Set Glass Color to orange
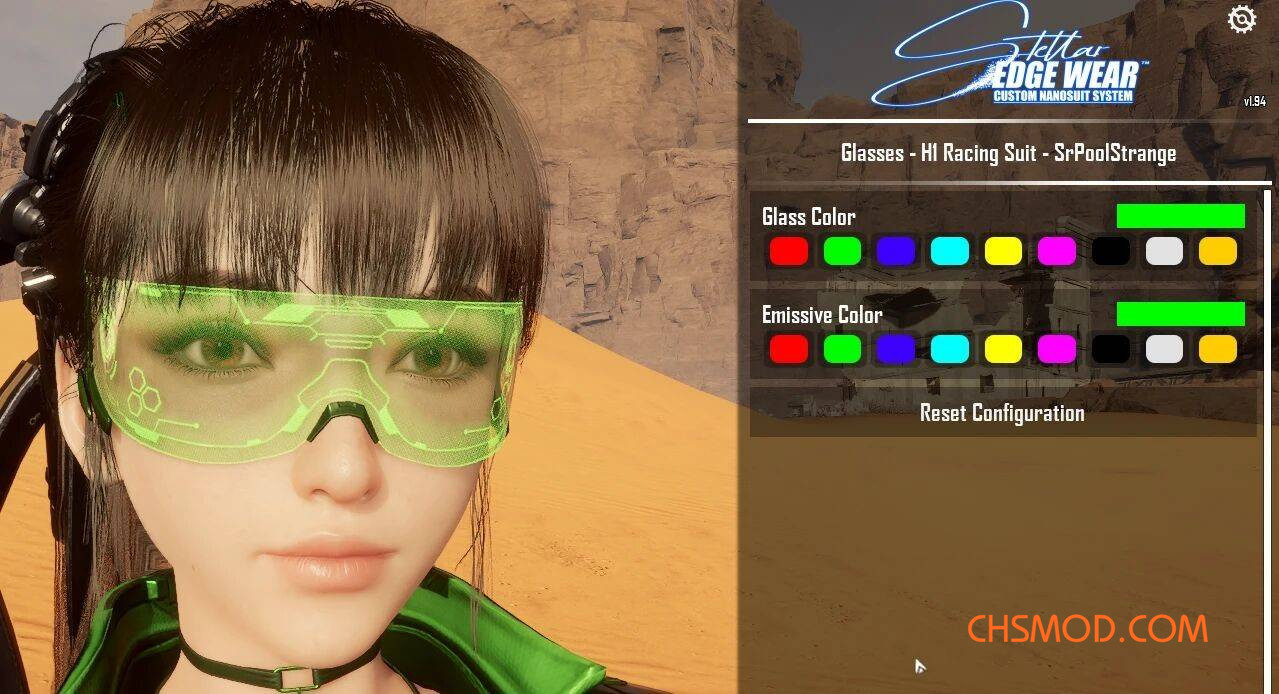Image resolution: width=1279 pixels, height=694 pixels. (1218, 251)
